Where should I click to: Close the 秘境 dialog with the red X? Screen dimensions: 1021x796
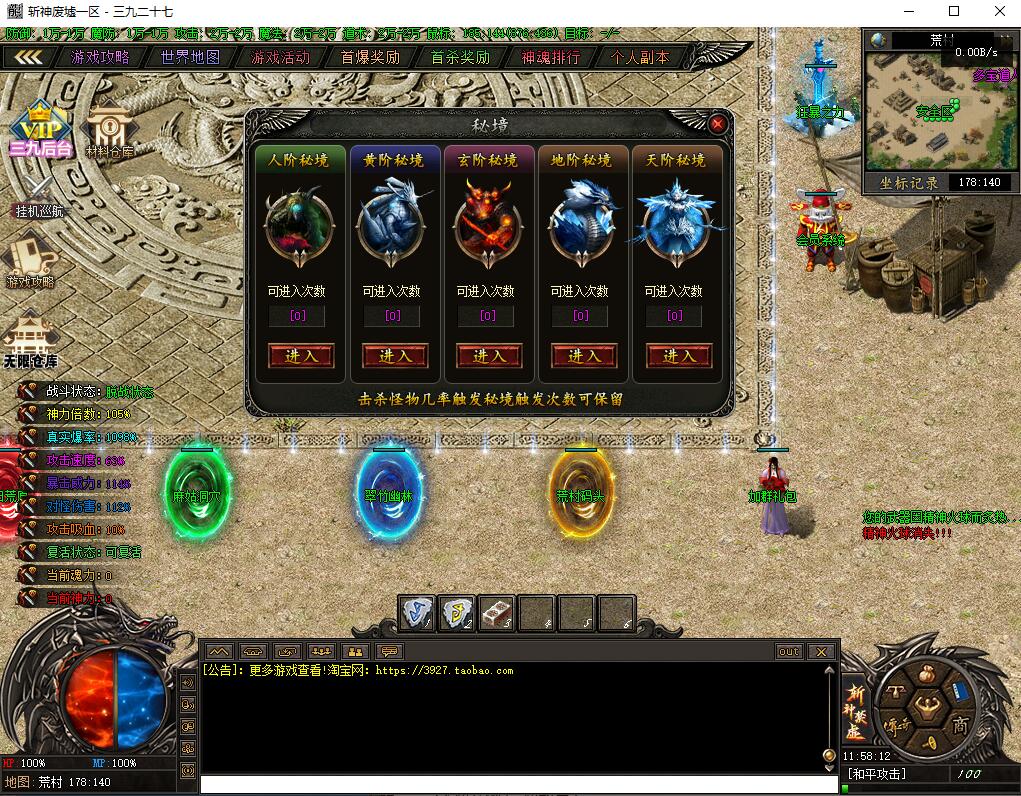point(717,124)
